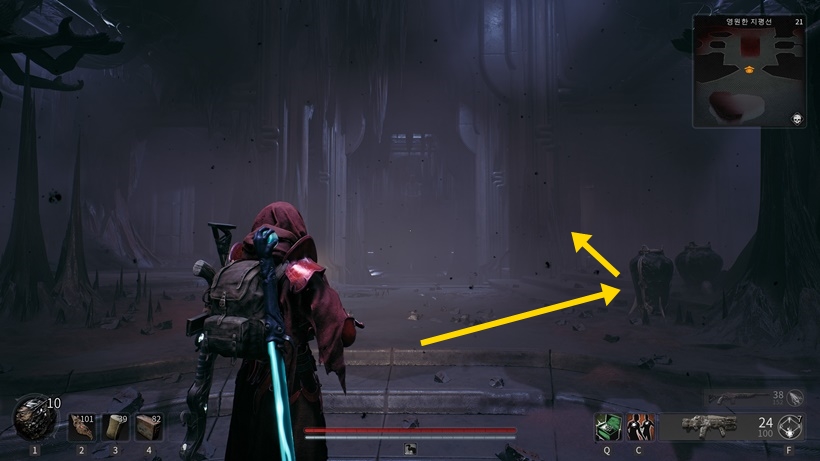Viewport: 820px width, 461px height.
Task: Click the skull icon on the minimap
Action: tap(795, 118)
